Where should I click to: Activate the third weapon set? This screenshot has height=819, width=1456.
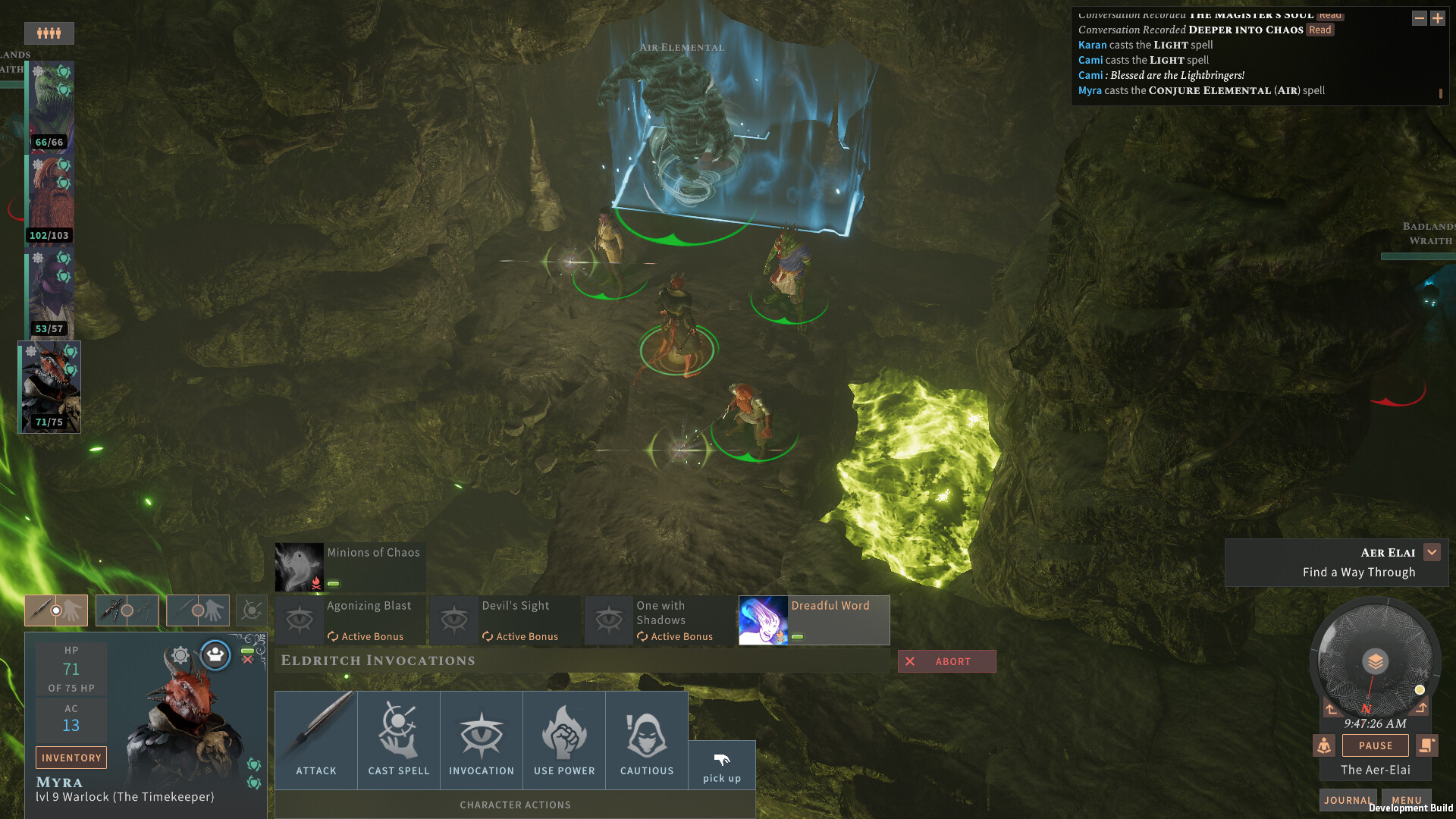click(x=197, y=610)
